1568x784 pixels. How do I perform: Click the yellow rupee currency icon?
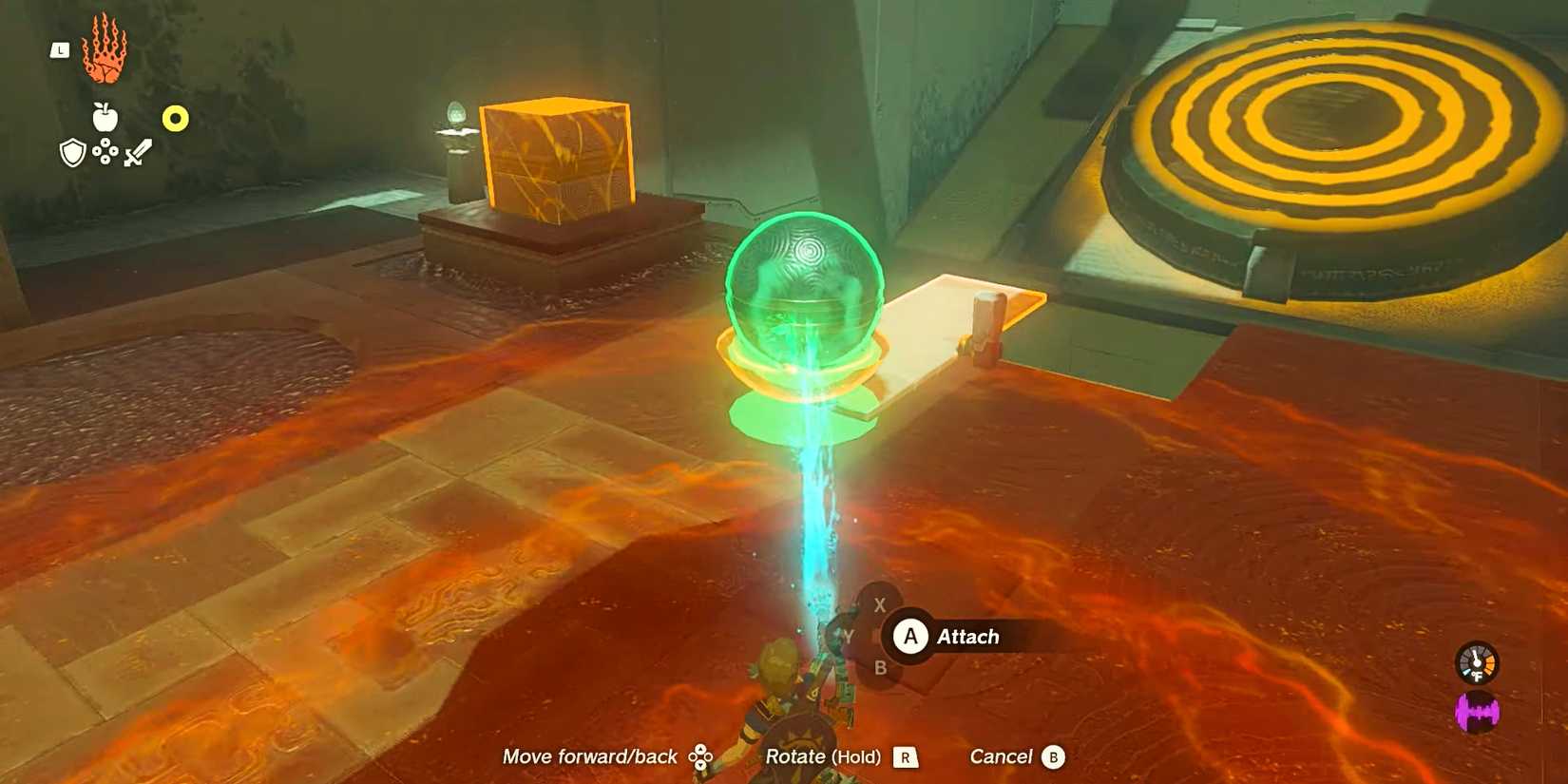pos(173,118)
